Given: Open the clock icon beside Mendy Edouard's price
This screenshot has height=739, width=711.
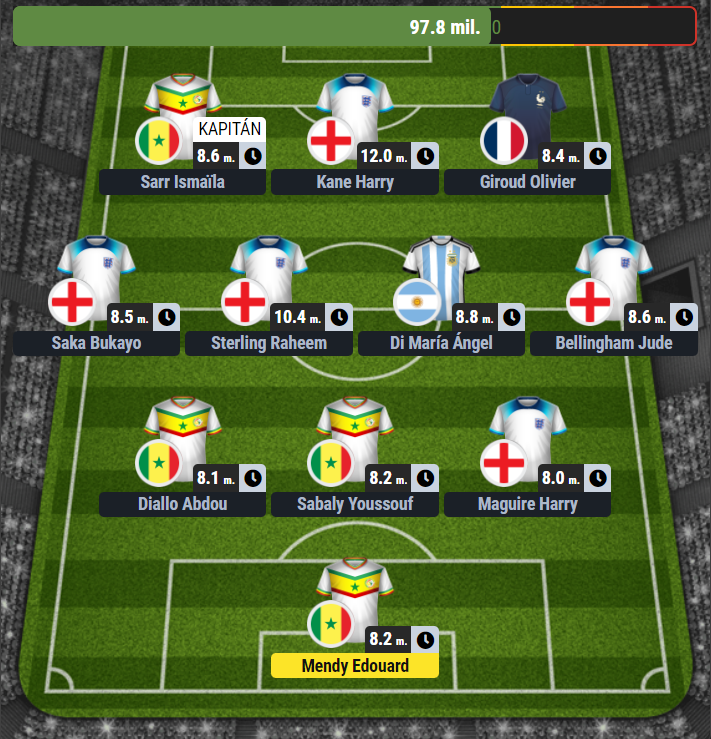Looking at the screenshot, I should (x=426, y=639).
